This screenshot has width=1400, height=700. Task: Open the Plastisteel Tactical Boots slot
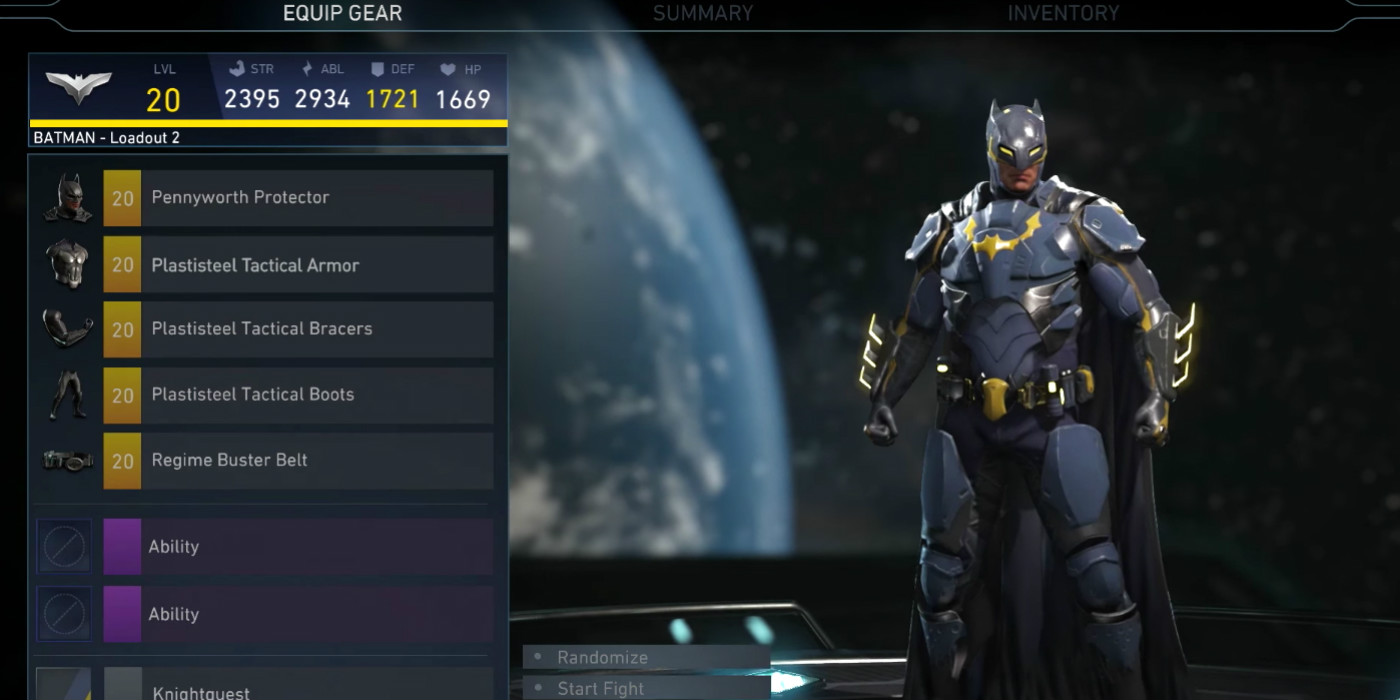click(x=298, y=395)
